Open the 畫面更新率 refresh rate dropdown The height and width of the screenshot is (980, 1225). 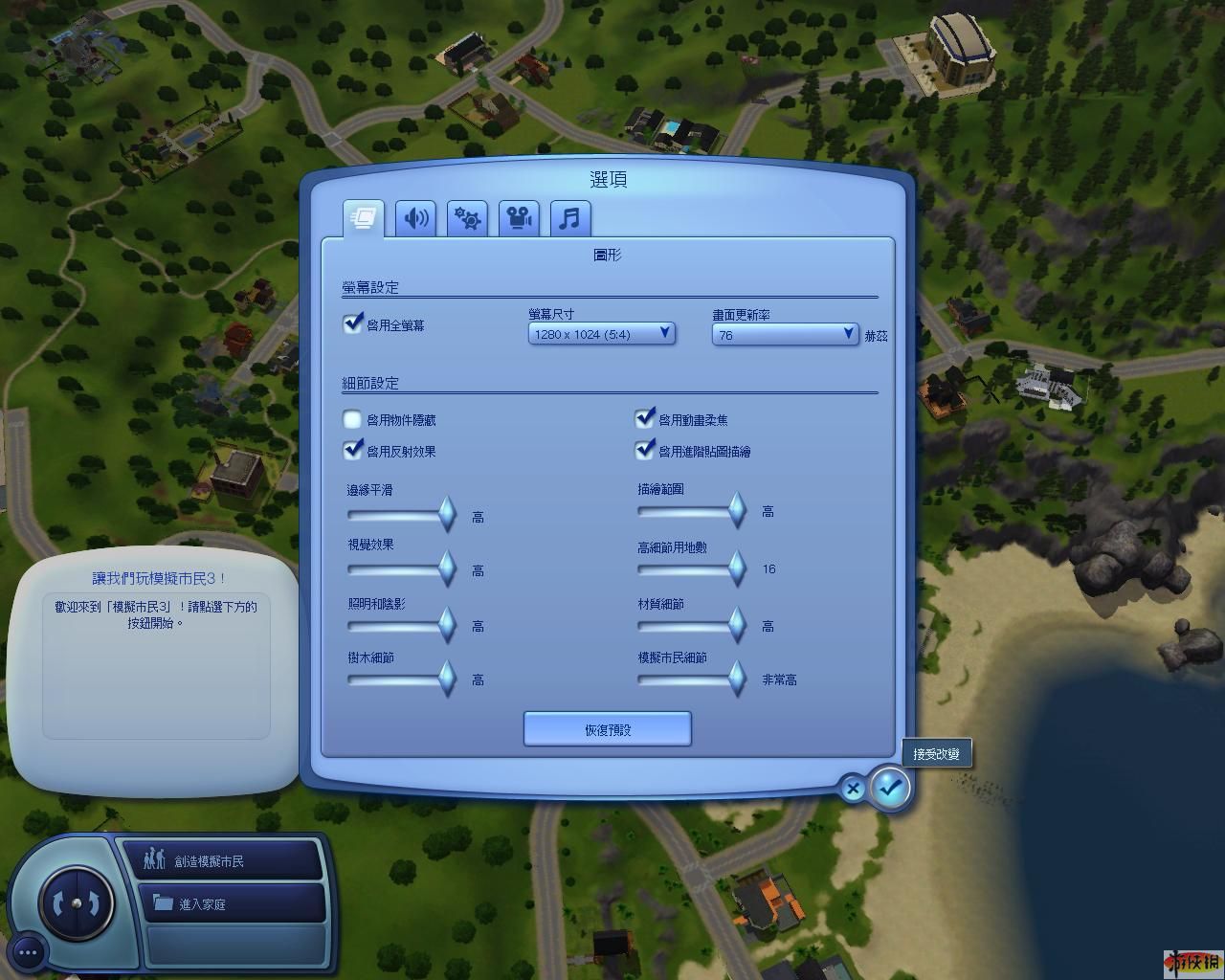[x=785, y=334]
